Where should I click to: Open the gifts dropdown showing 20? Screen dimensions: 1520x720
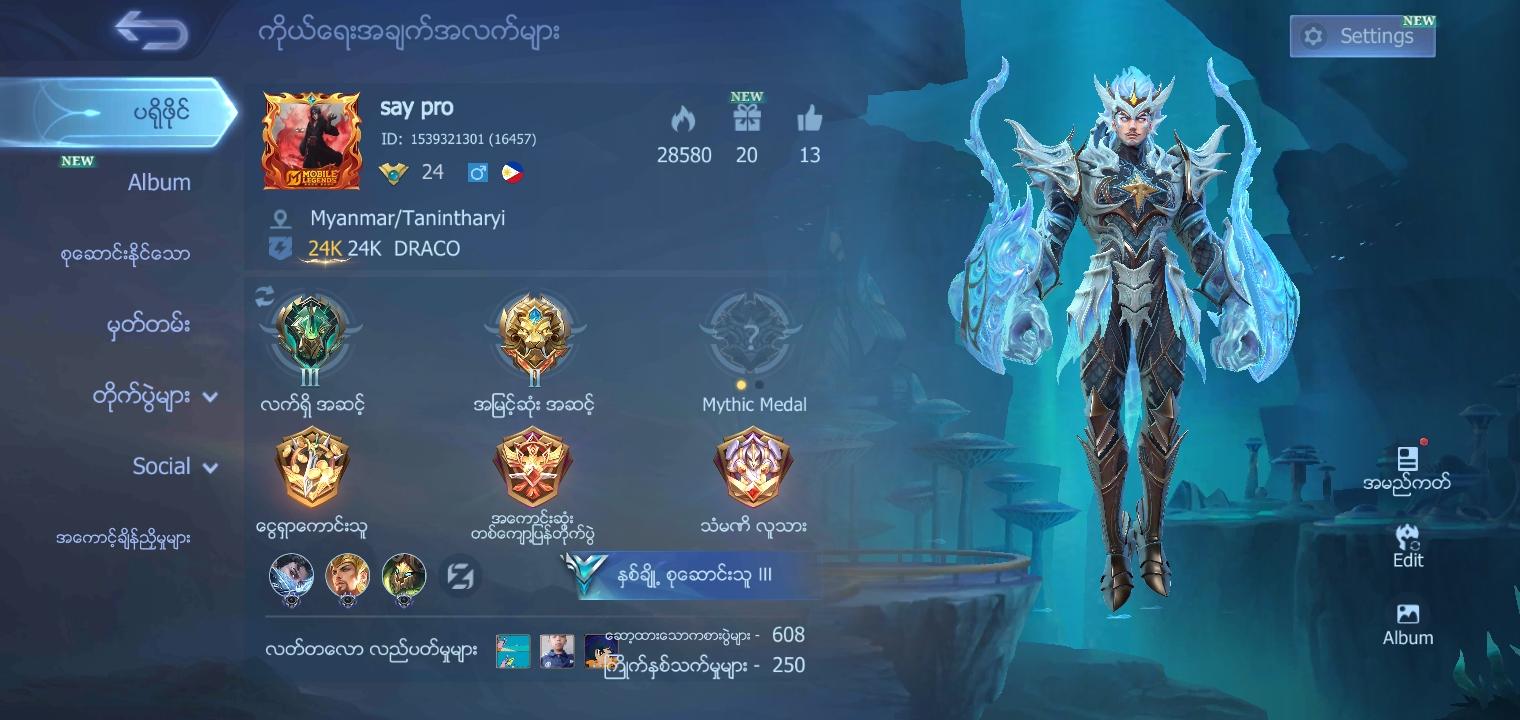[747, 130]
